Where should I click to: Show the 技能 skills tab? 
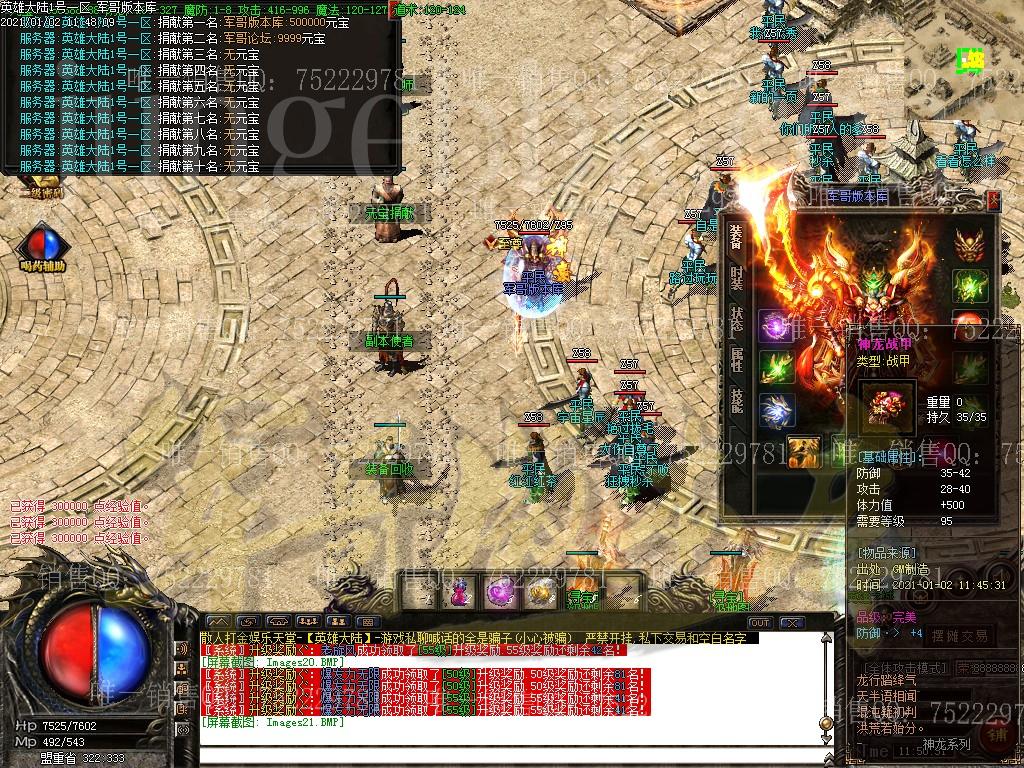[x=736, y=401]
